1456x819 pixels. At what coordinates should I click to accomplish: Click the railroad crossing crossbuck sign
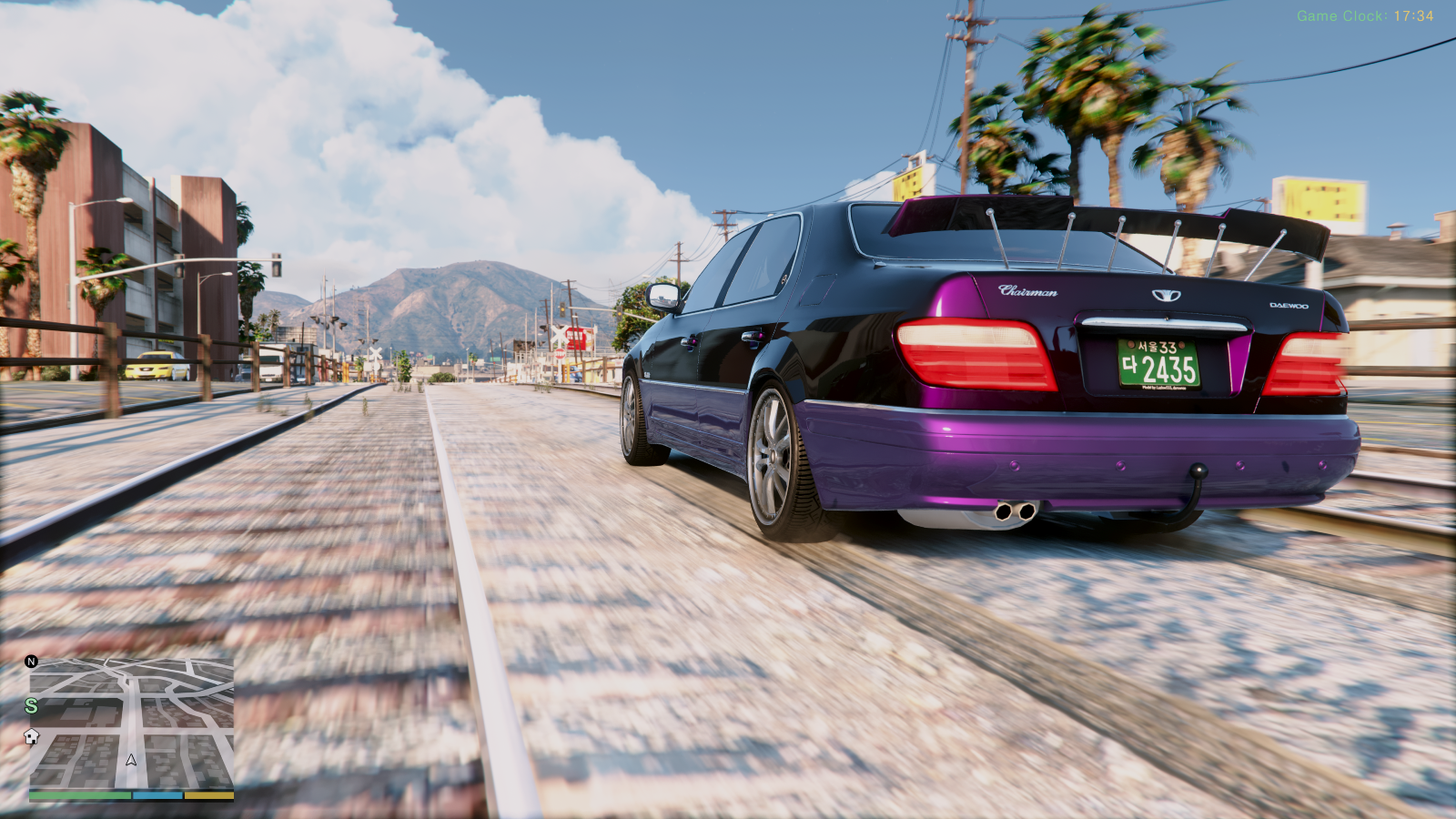[560, 334]
